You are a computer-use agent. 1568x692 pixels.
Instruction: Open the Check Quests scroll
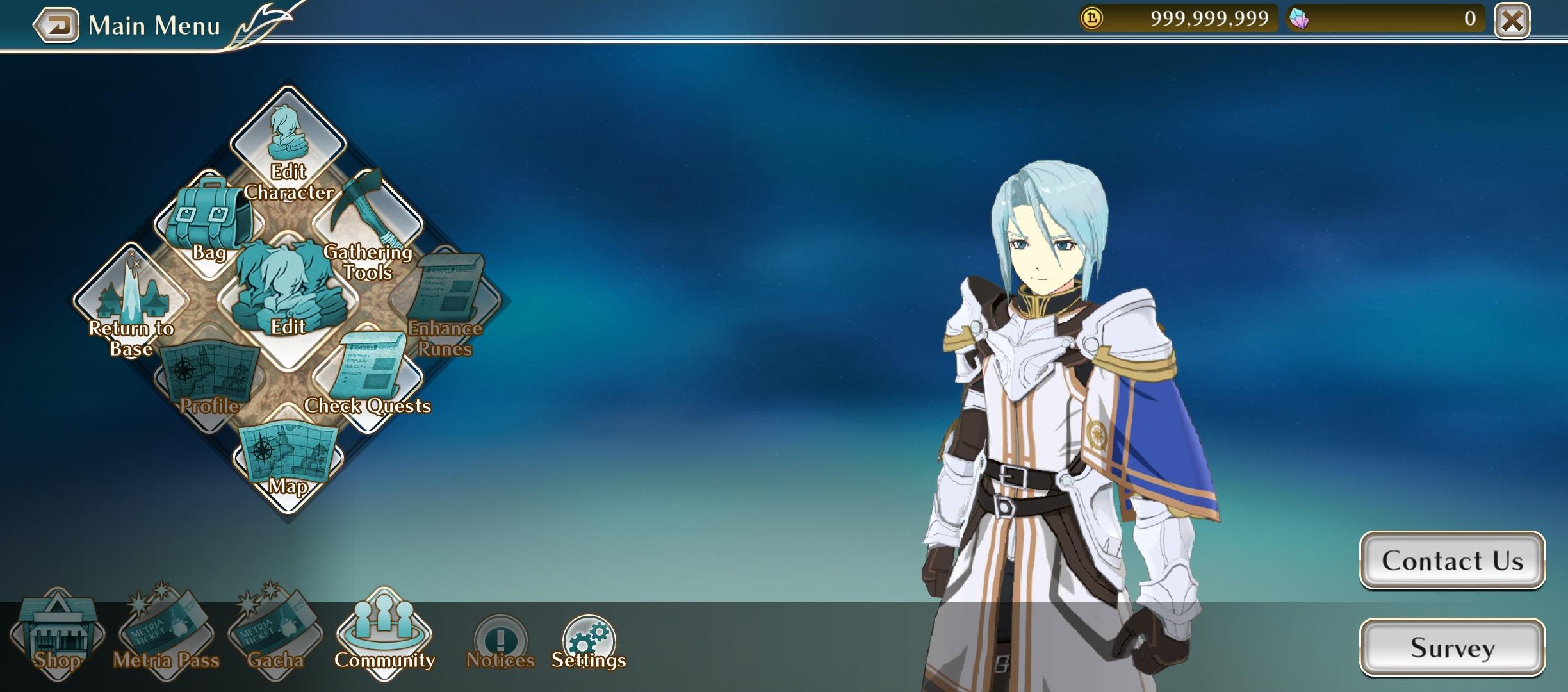point(368,378)
